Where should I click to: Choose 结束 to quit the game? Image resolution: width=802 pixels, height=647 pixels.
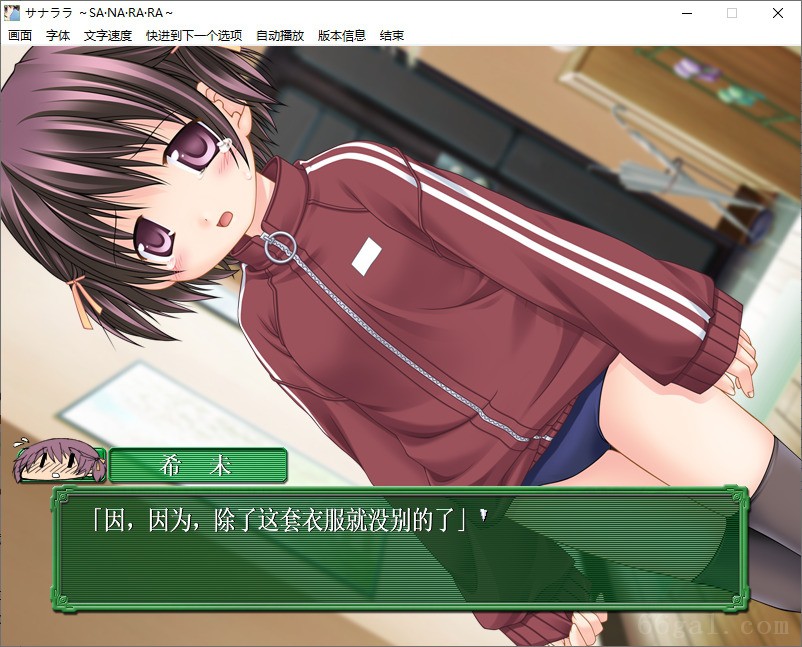tap(392, 35)
